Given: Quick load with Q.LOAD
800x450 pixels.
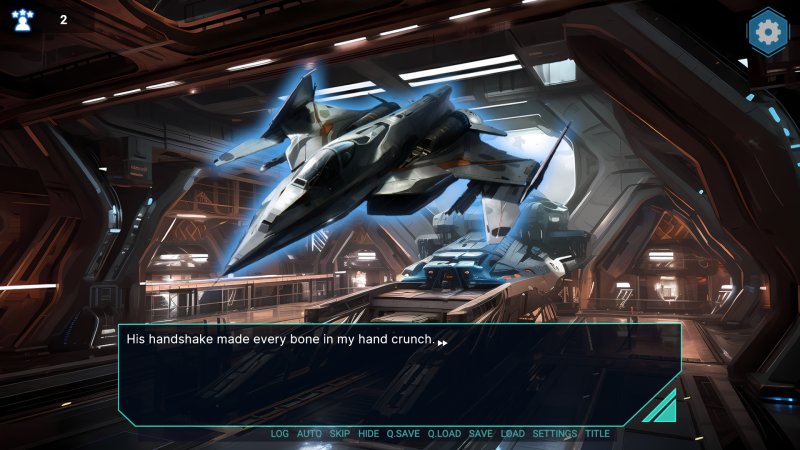Looking at the screenshot, I should [x=444, y=434].
